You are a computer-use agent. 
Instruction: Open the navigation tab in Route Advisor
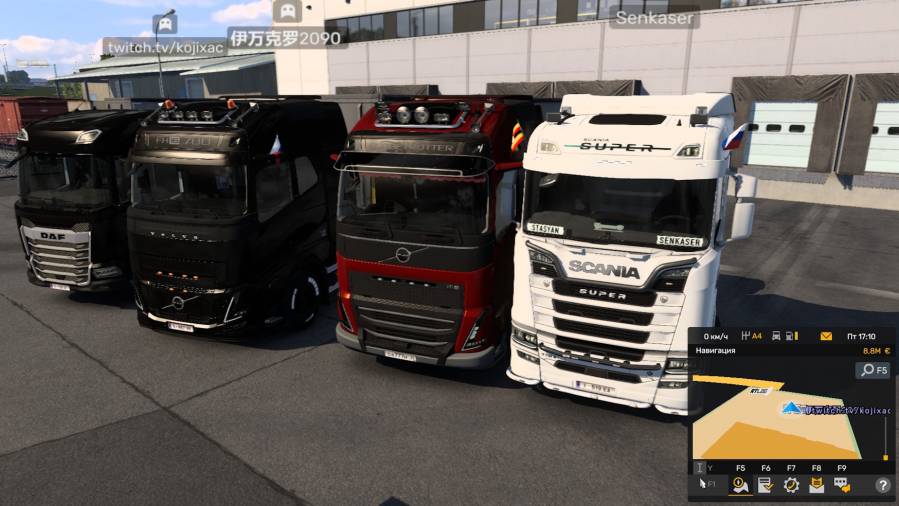[740, 485]
